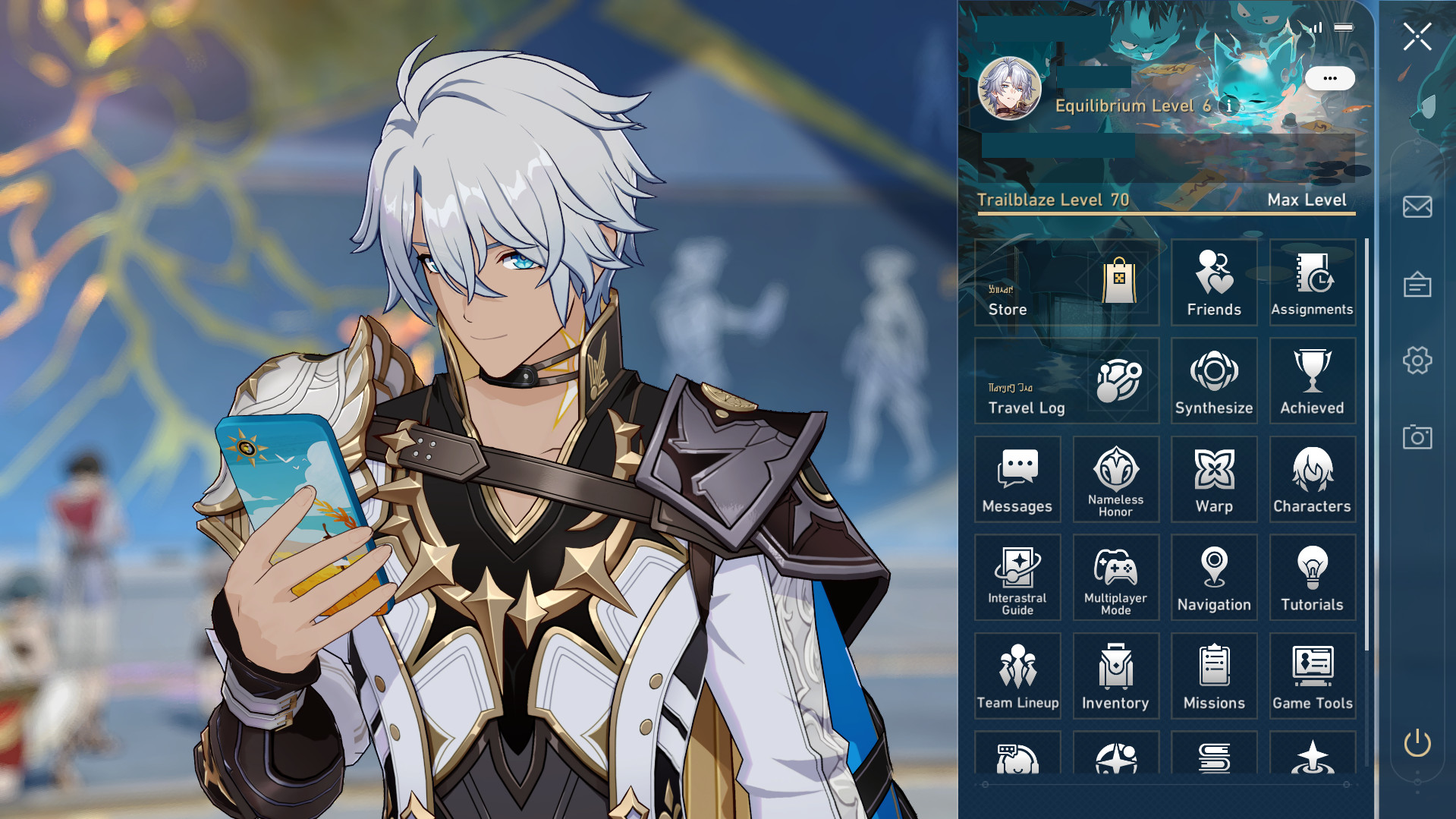Open the mail envelope icon
The image size is (1456, 819).
(x=1416, y=206)
